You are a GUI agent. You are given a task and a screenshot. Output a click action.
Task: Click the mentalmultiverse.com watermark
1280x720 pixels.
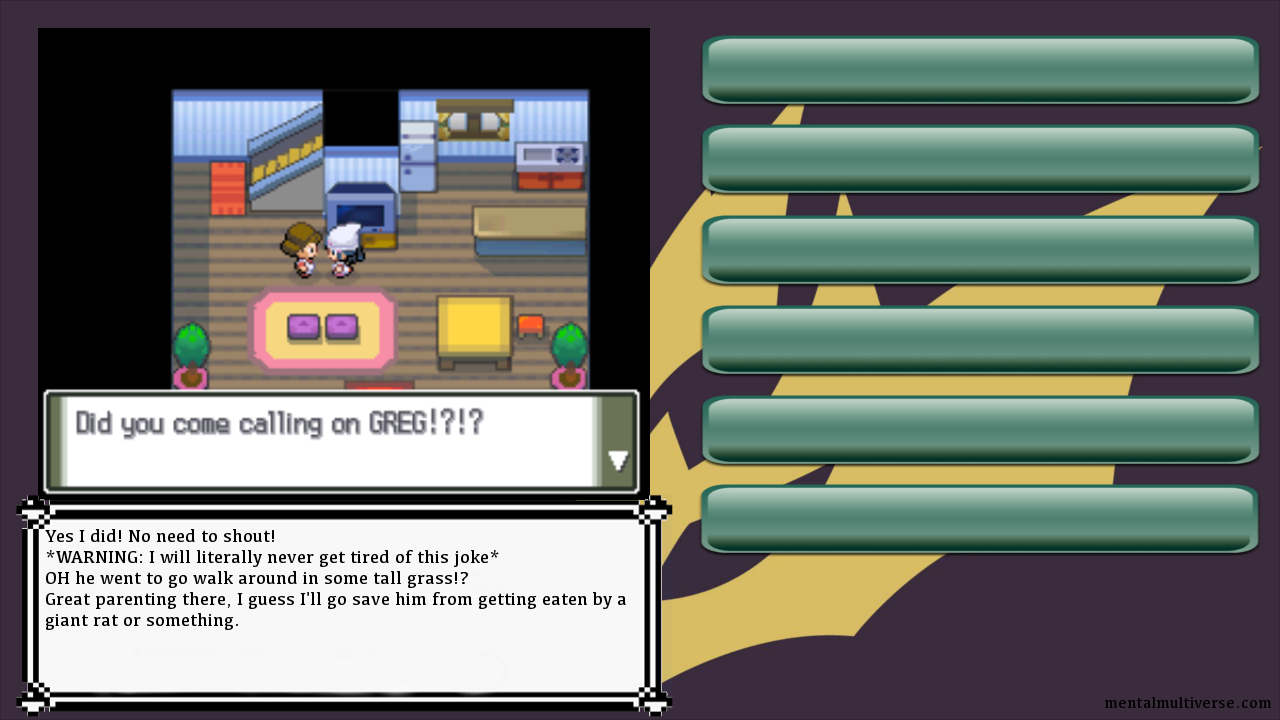[x=1187, y=703]
